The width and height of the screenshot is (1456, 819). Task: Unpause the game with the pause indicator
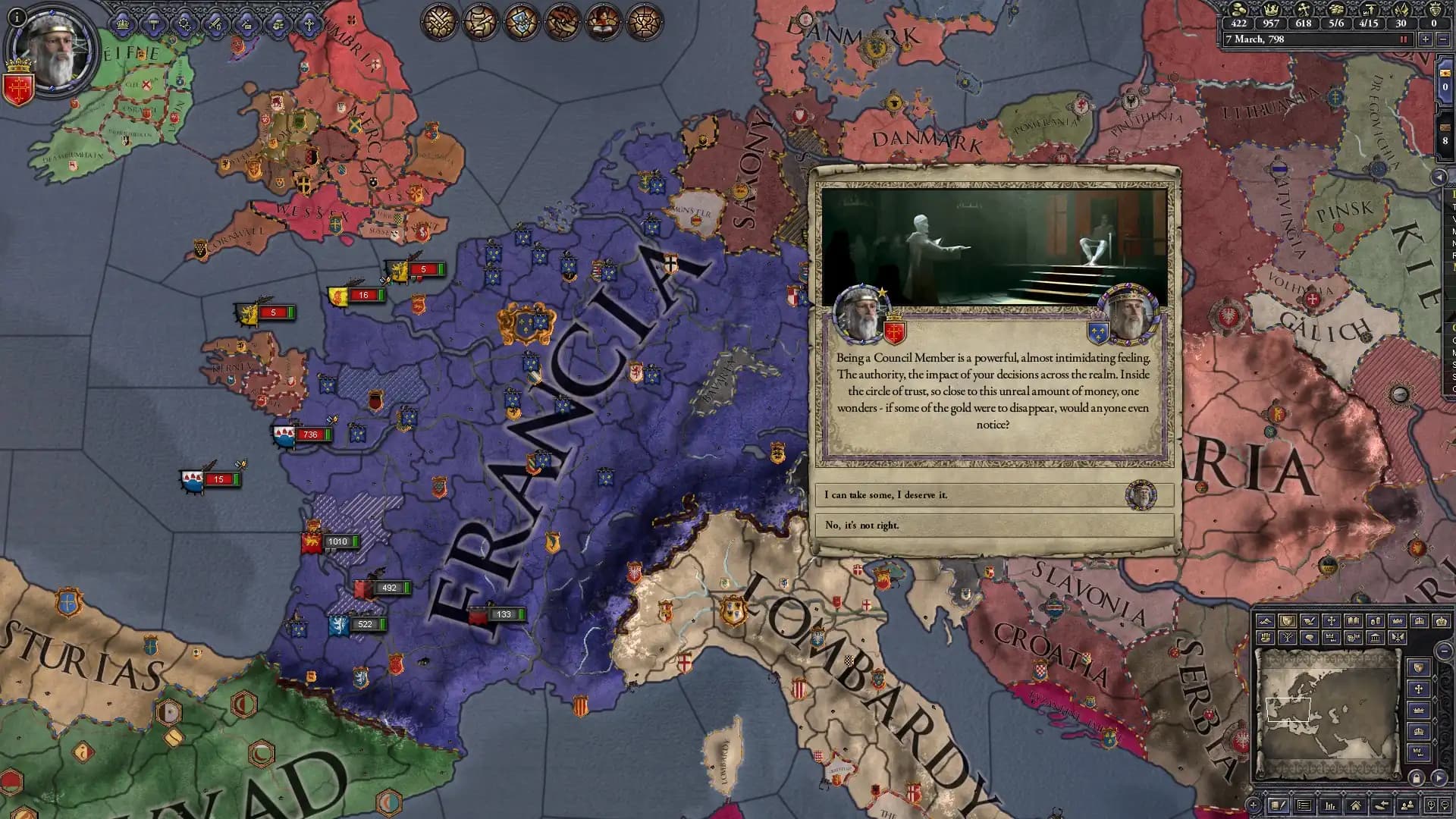click(x=1404, y=40)
